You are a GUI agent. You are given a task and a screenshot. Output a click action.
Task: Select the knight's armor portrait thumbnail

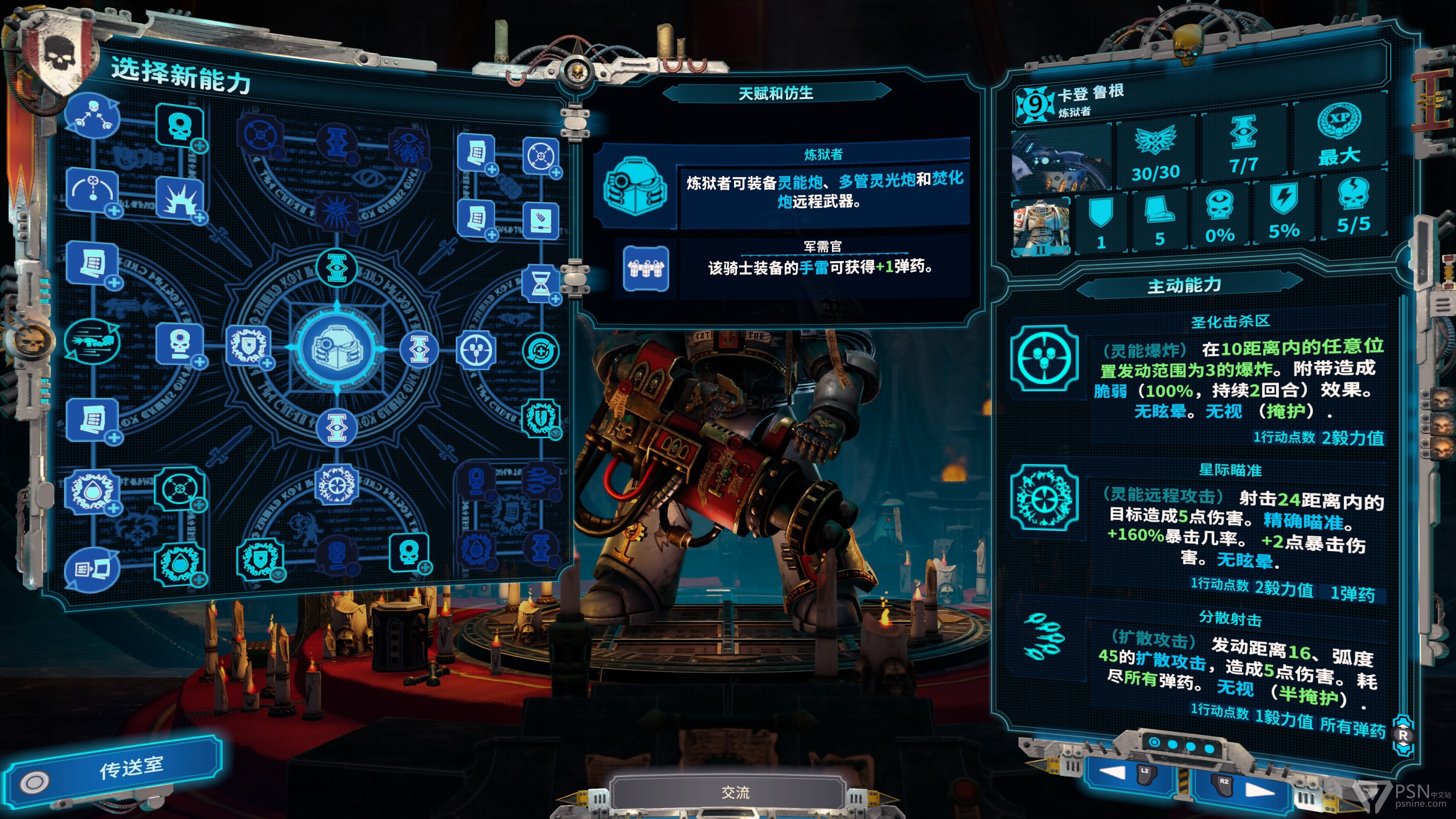tap(1040, 227)
